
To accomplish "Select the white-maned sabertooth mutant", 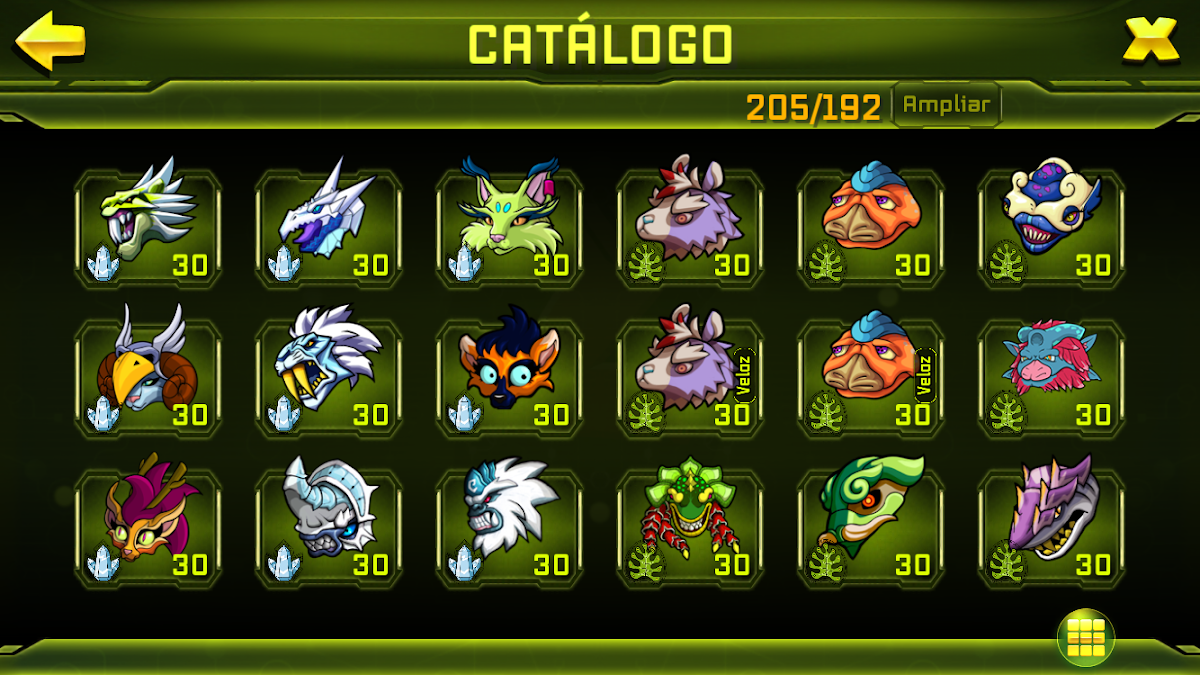I will coord(329,377).
